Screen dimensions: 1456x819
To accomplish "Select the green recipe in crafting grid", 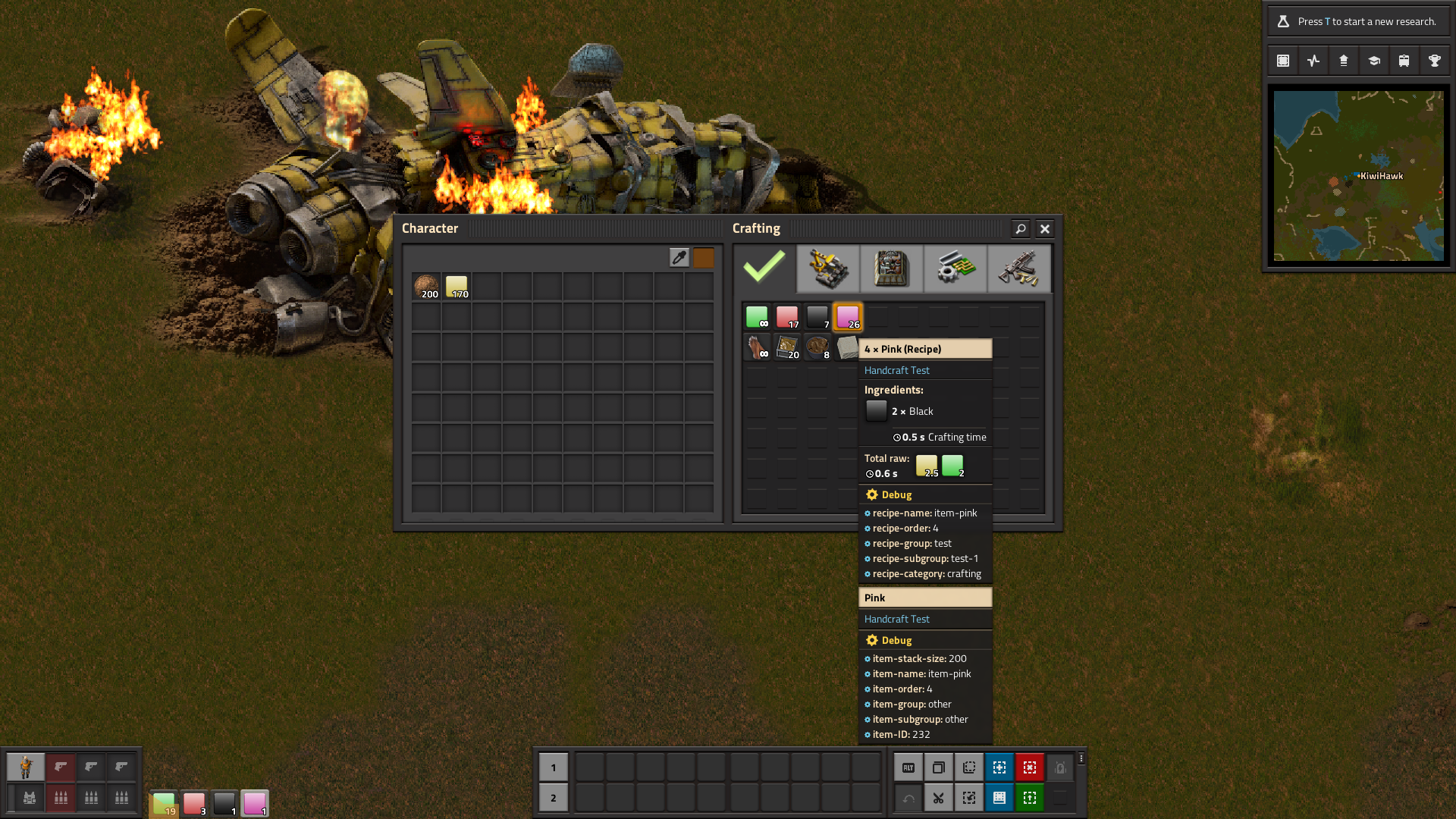I will click(757, 316).
